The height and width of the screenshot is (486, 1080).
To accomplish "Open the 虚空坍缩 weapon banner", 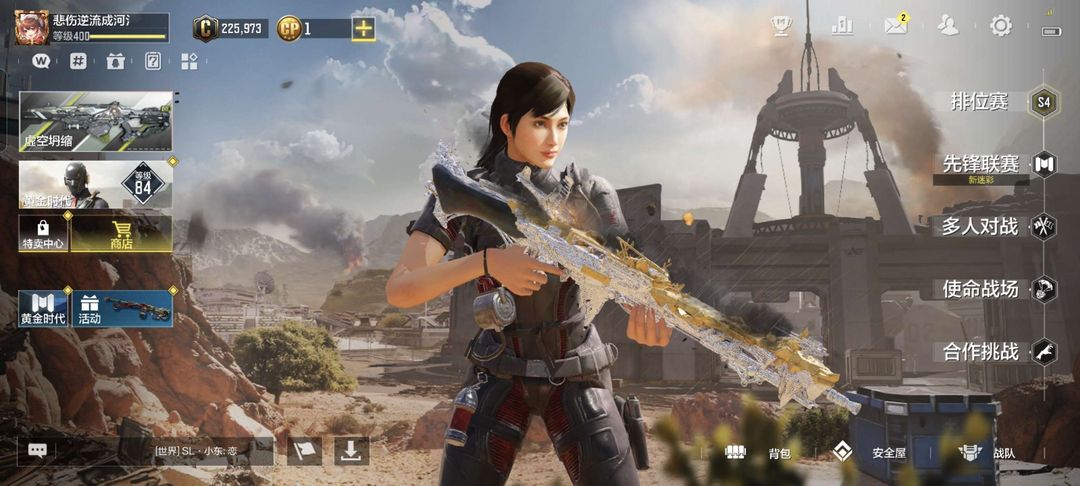I will click(x=96, y=121).
